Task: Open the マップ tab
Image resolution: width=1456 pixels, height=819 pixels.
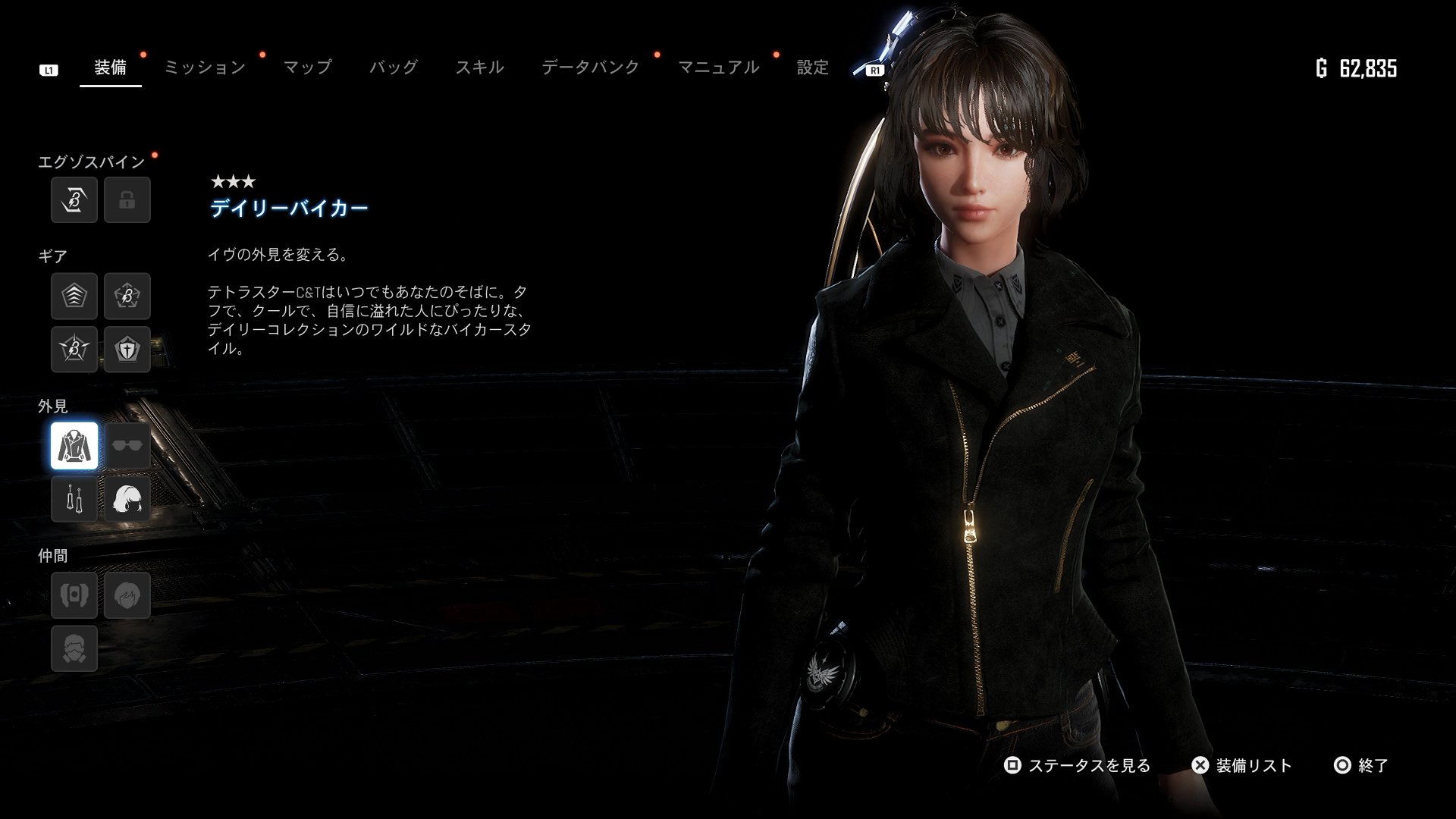Action: 307,67
